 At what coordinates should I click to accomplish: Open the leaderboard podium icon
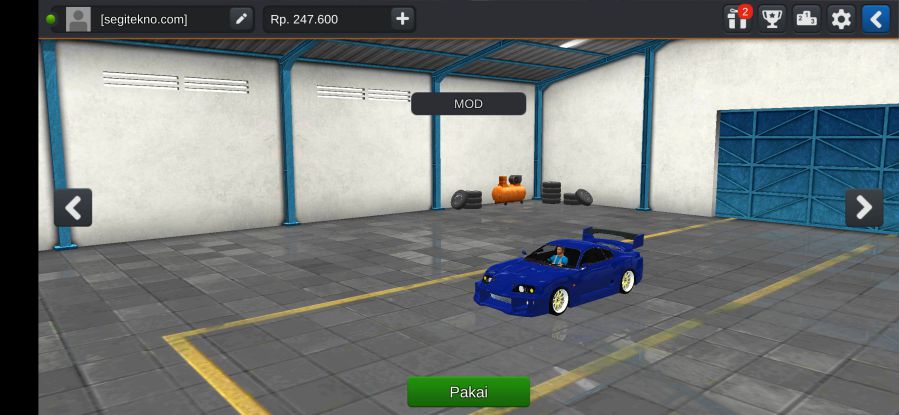coord(806,19)
